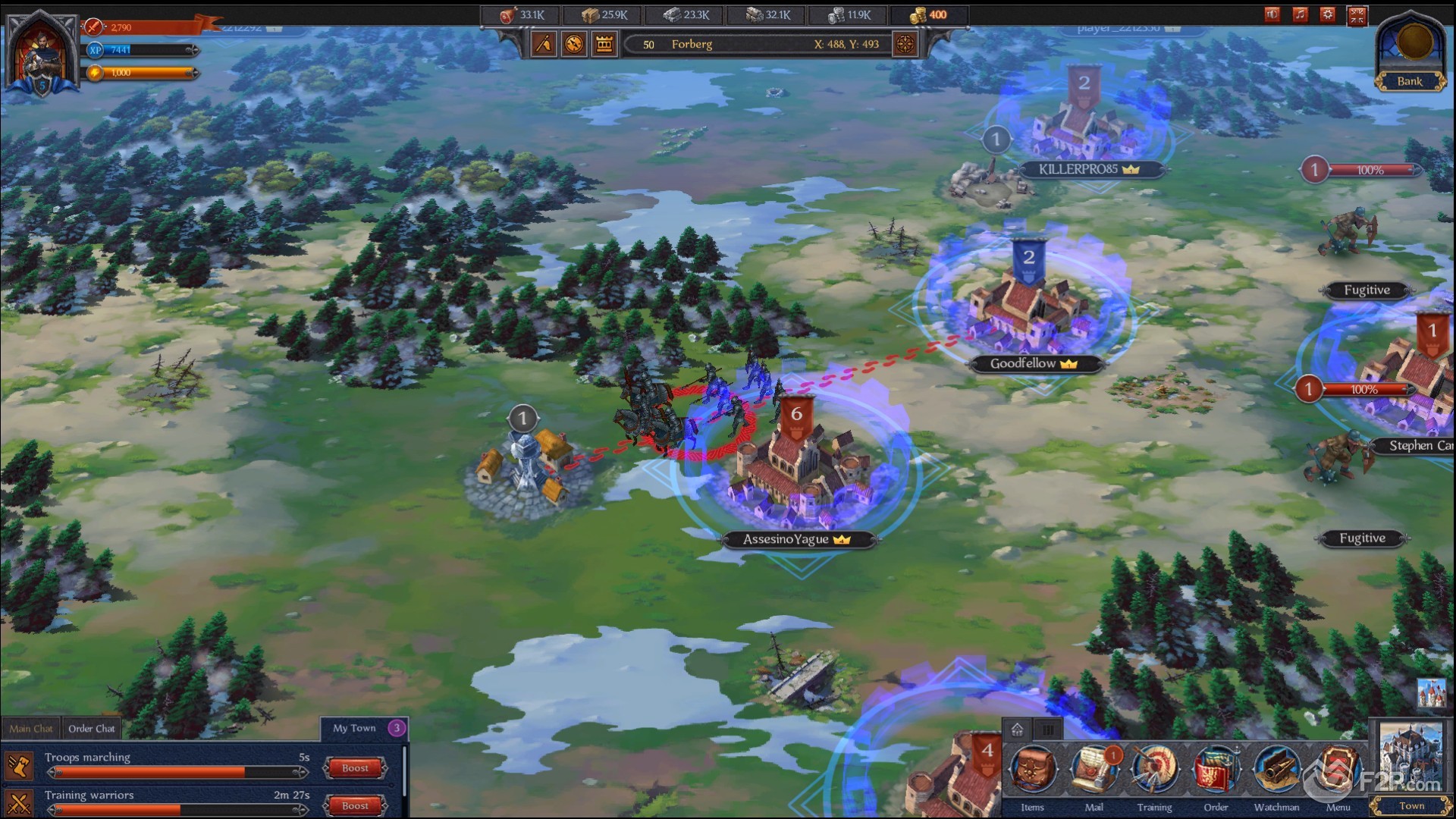
Task: Toggle music with the note button
Action: [1300, 14]
